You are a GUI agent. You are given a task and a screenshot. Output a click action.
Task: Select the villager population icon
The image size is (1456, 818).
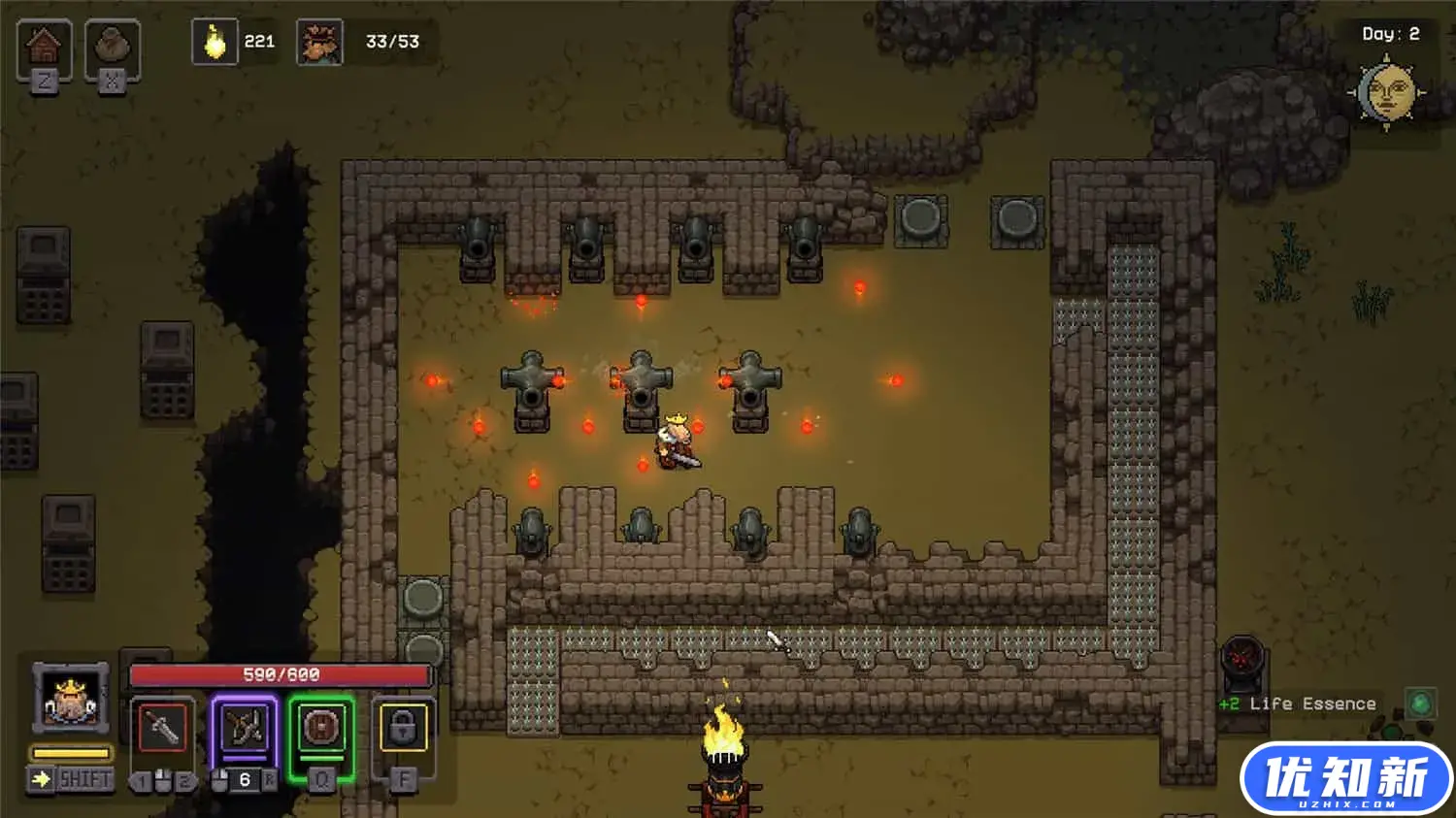[319, 42]
